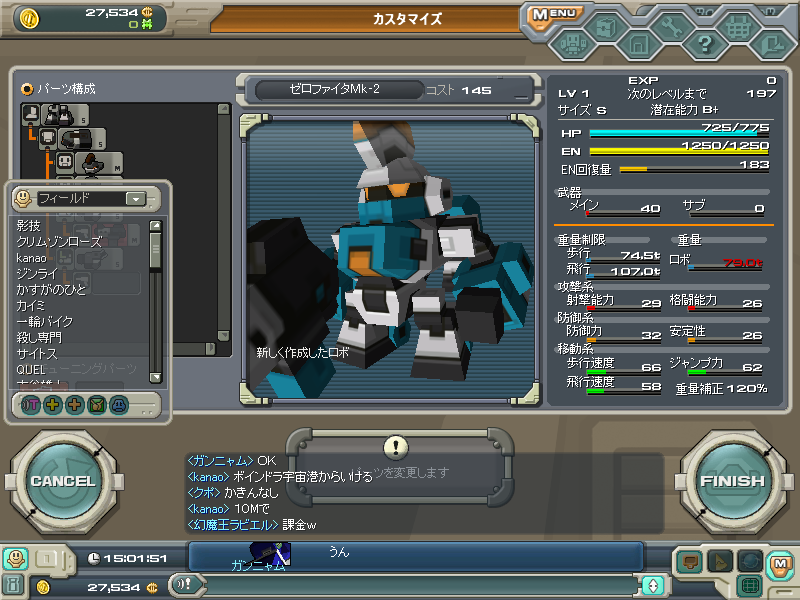Confirm customization with the FINISH button
Screen dimensions: 800x600
click(x=732, y=481)
